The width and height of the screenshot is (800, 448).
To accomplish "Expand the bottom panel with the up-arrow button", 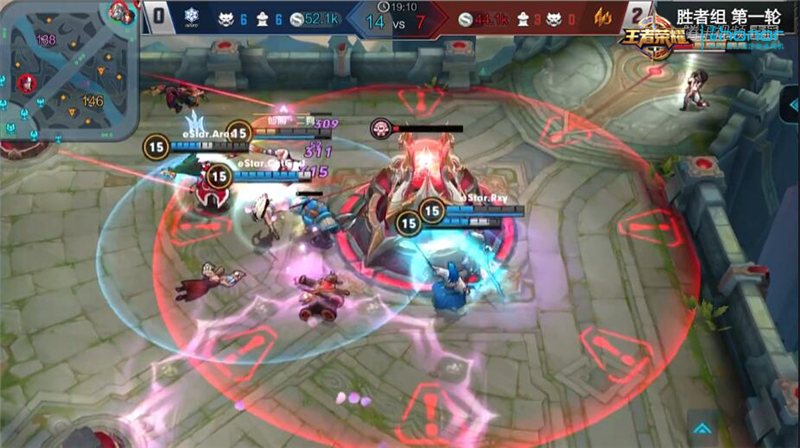I will click(x=705, y=424).
